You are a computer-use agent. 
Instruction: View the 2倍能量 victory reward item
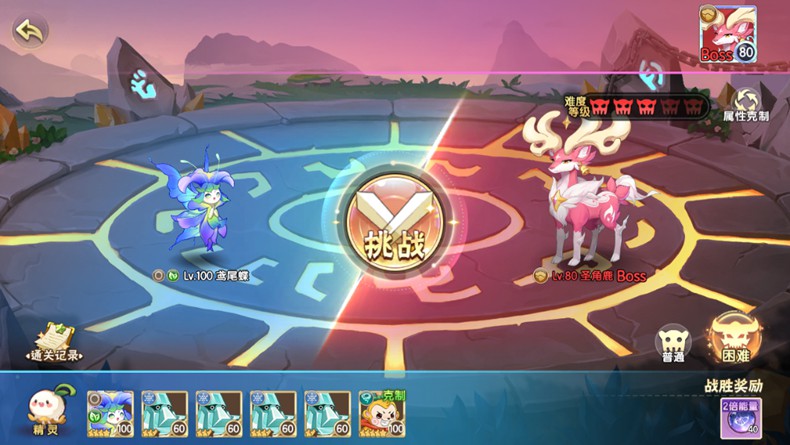pos(738,418)
